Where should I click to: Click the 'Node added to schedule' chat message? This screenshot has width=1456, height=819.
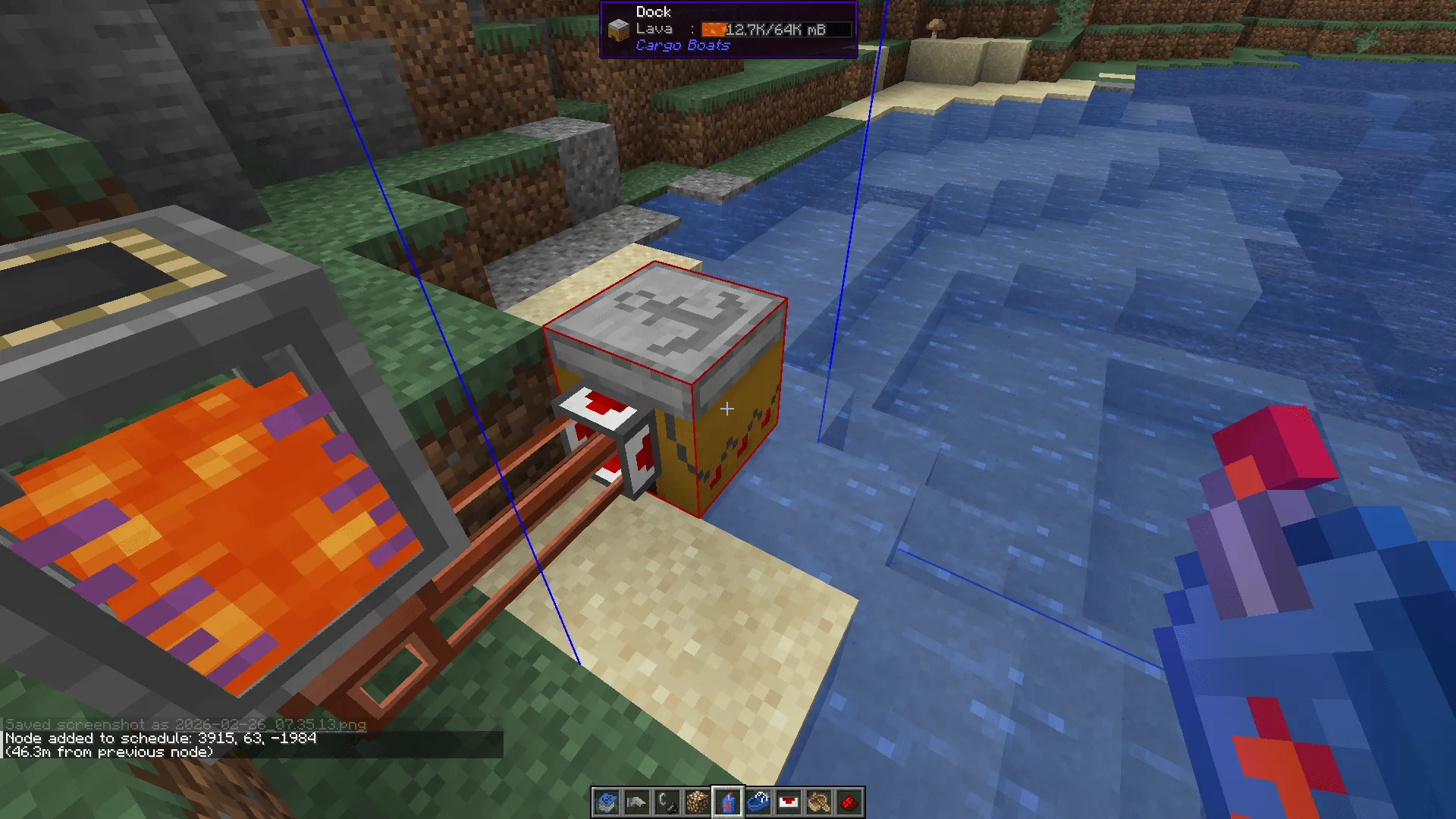(x=159, y=737)
